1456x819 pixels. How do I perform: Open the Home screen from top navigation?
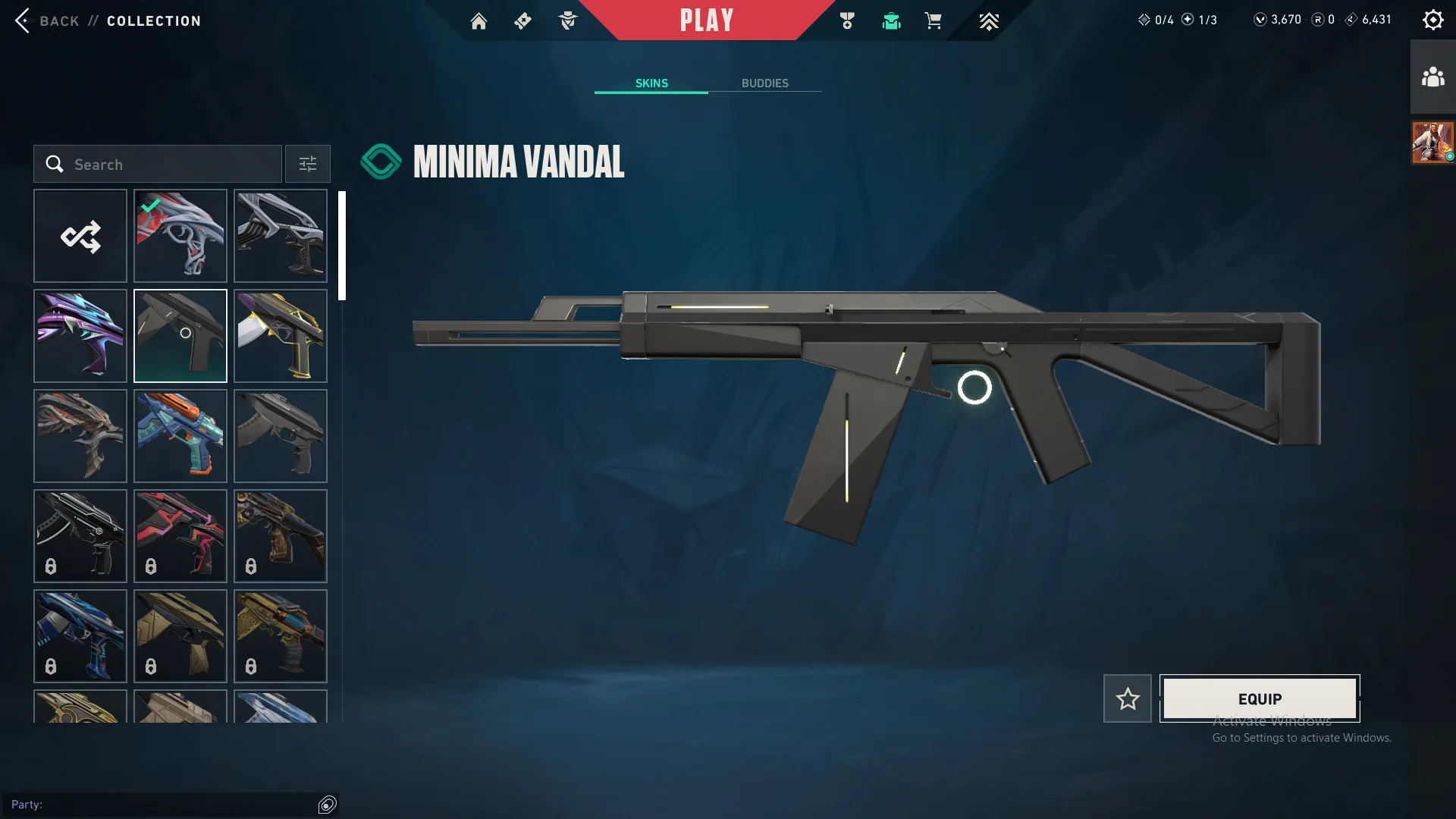479,20
